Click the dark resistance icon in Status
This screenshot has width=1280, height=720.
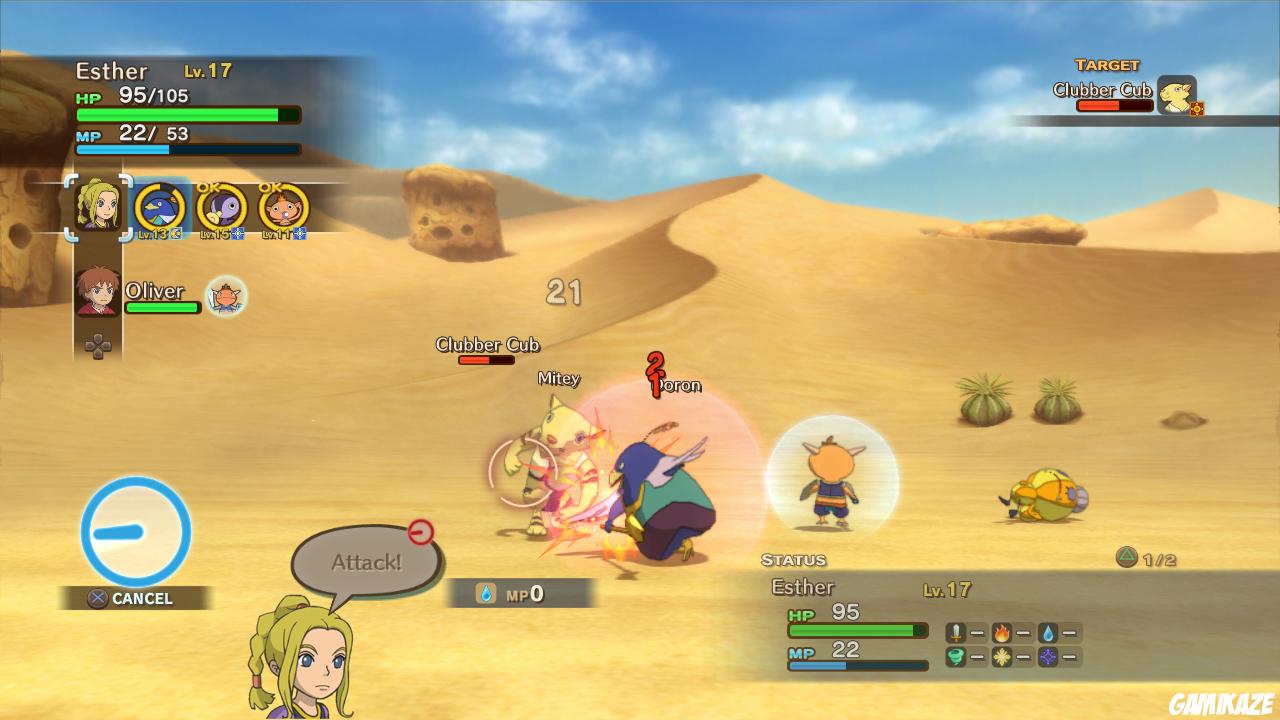[x=1048, y=655]
